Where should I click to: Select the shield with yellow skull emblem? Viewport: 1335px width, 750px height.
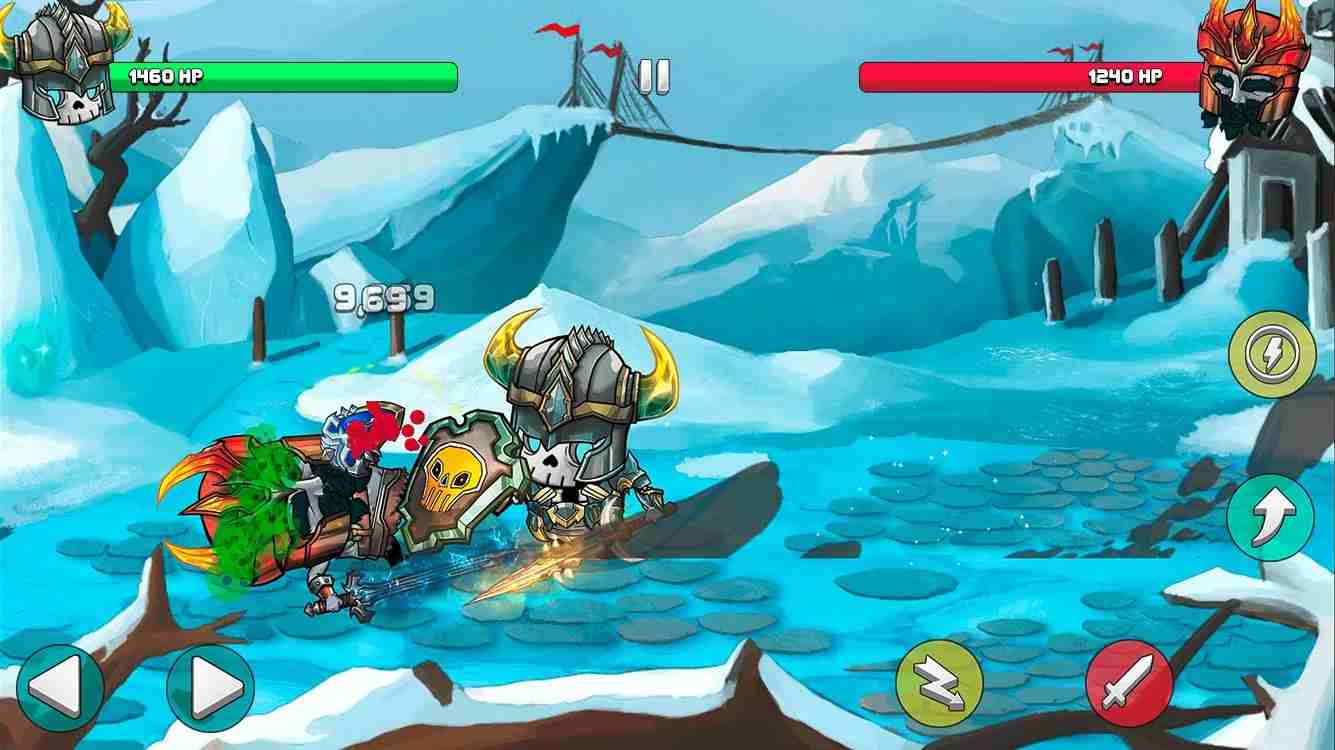450,480
